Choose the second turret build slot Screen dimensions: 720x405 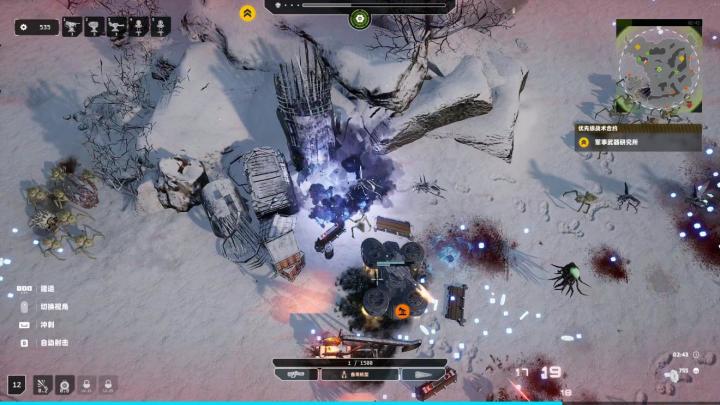click(x=95, y=27)
